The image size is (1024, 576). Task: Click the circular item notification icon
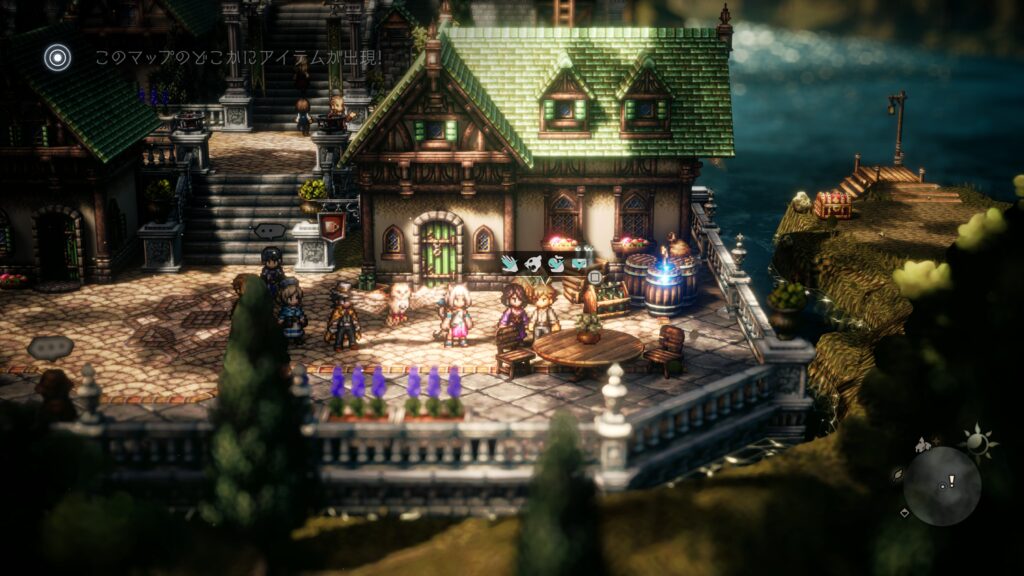58,58
